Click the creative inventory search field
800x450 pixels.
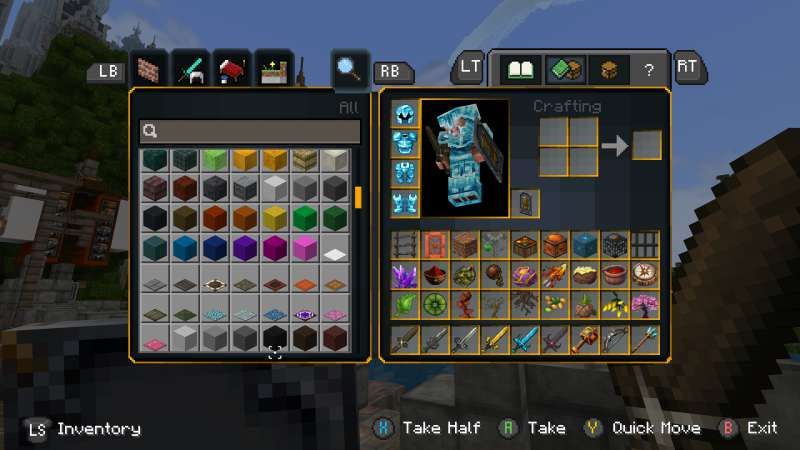250,131
